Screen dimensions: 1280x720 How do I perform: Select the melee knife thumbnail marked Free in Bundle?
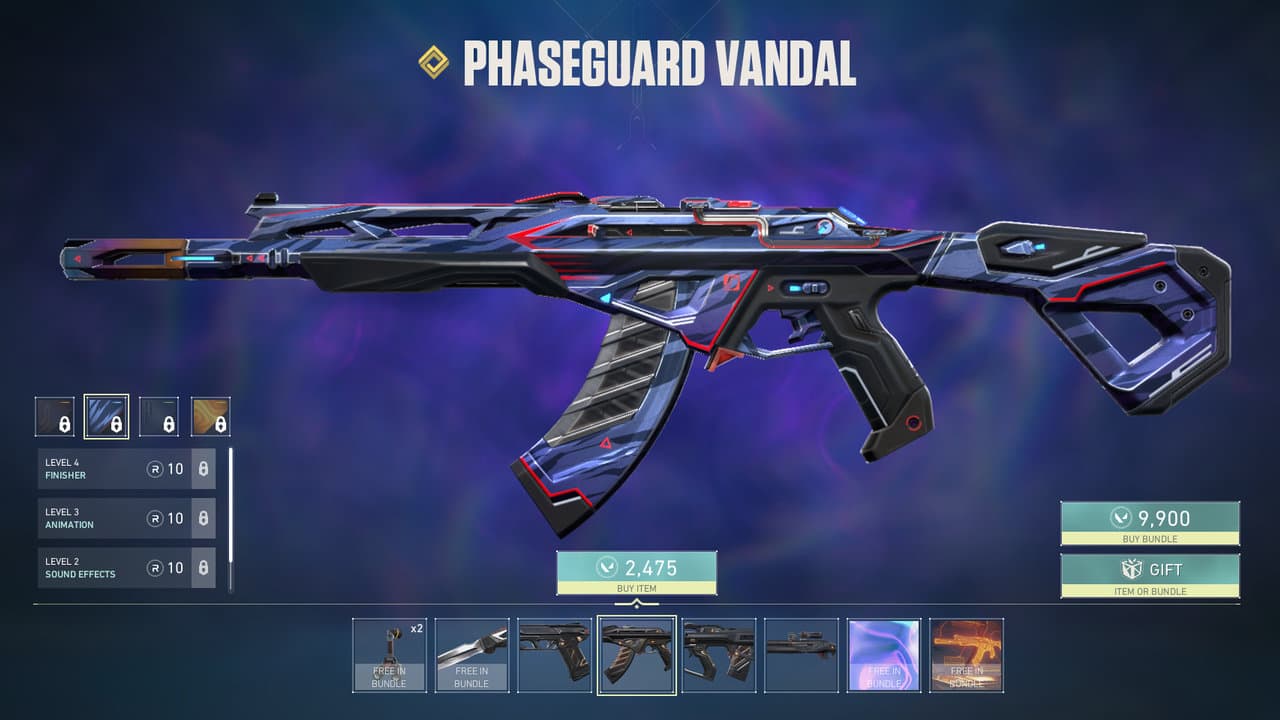pyautogui.click(x=471, y=656)
